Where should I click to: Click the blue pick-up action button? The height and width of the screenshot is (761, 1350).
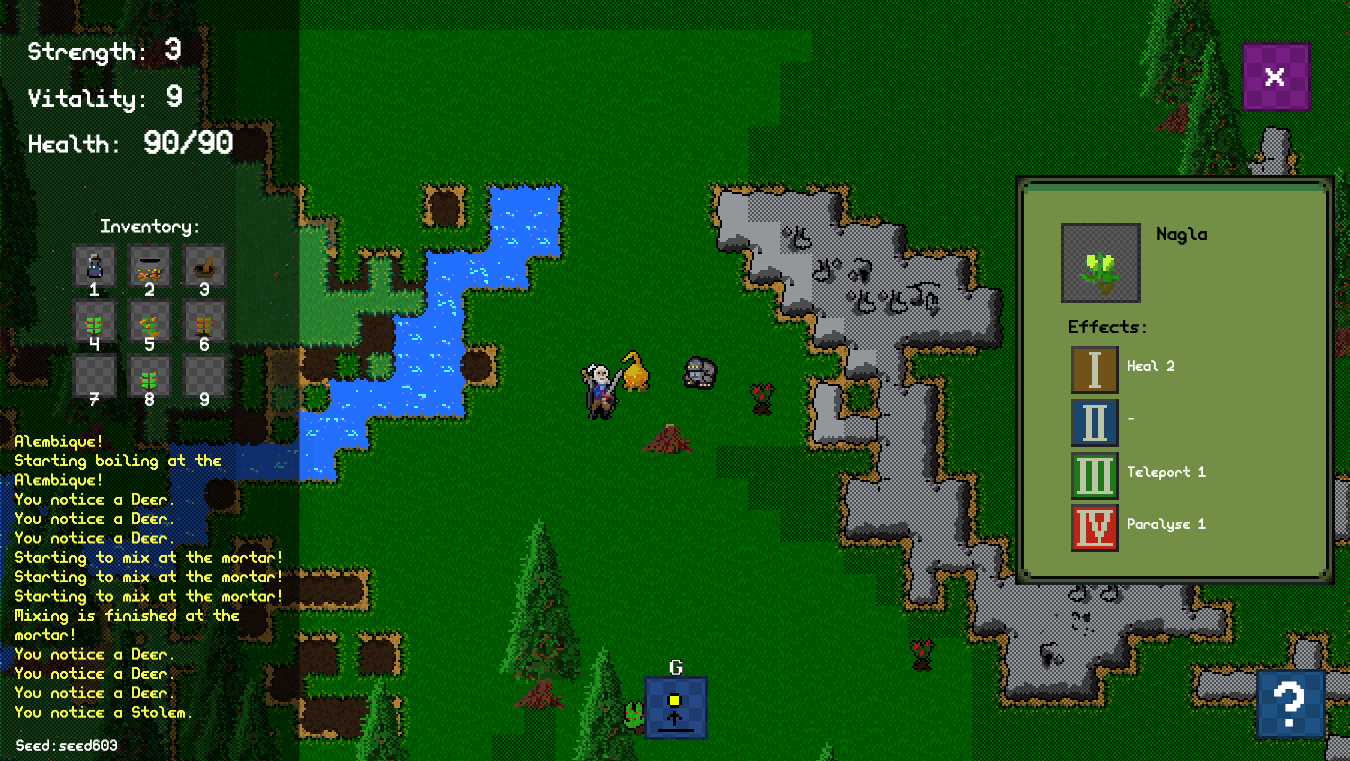click(x=675, y=707)
